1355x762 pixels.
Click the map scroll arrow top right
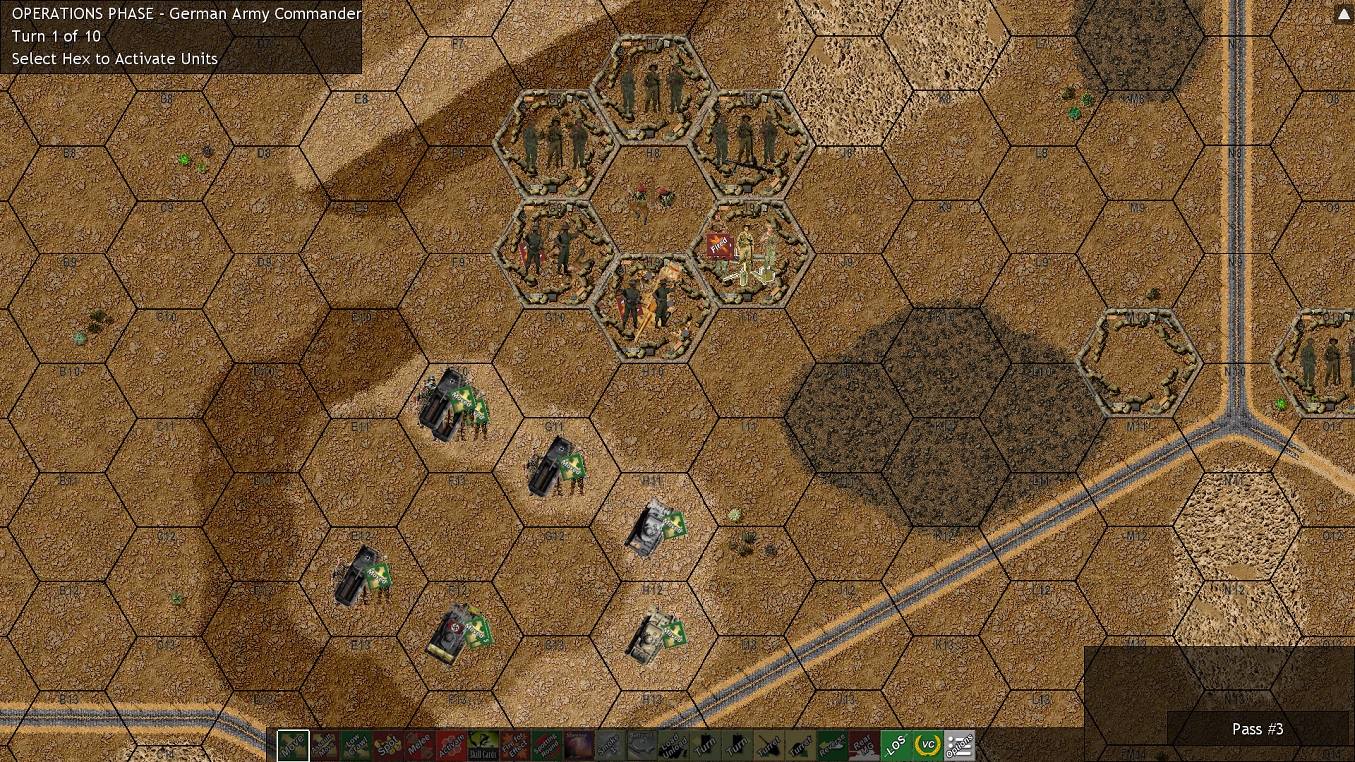point(1342,13)
